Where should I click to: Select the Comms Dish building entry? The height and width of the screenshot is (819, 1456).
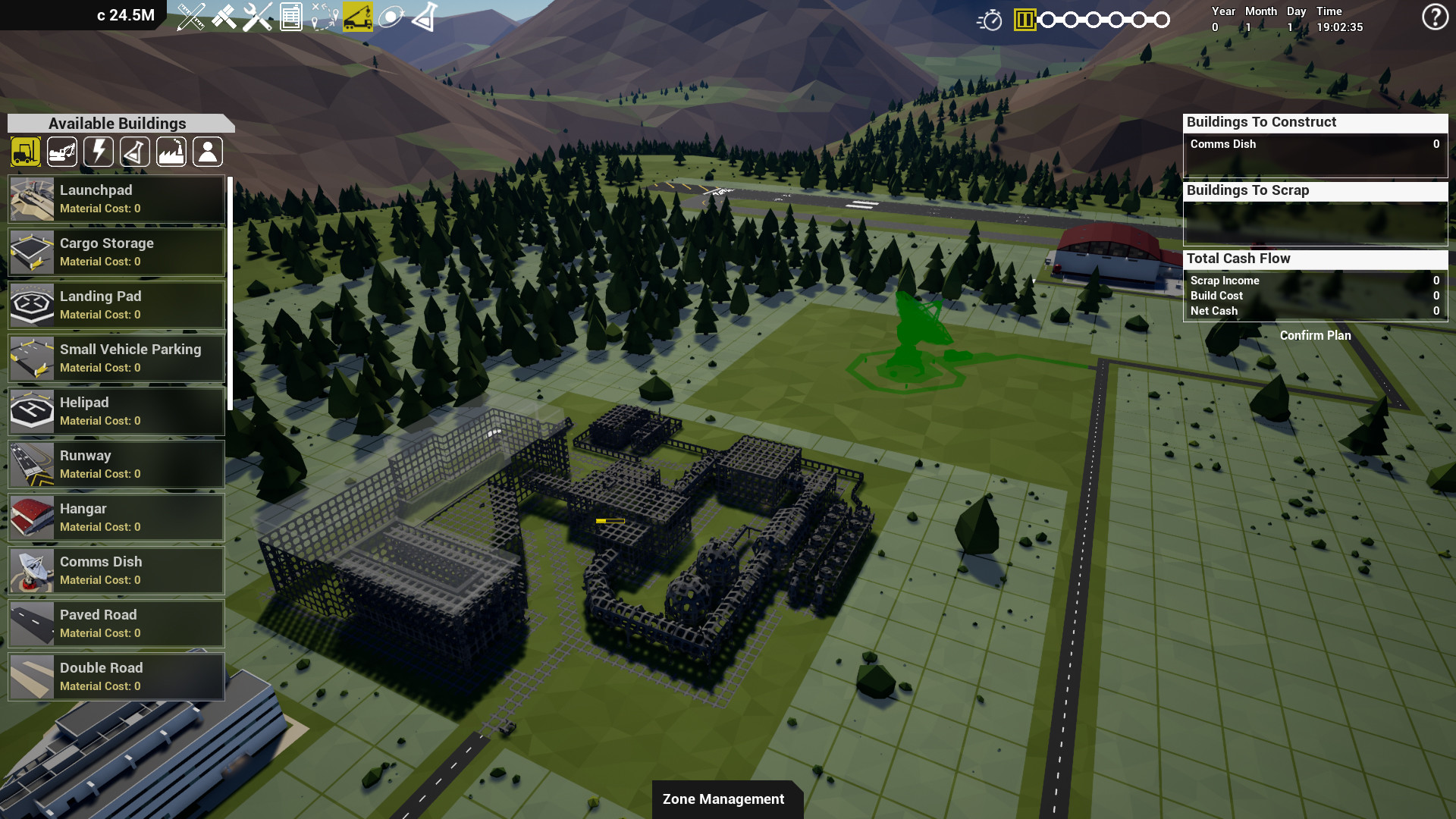[x=115, y=570]
